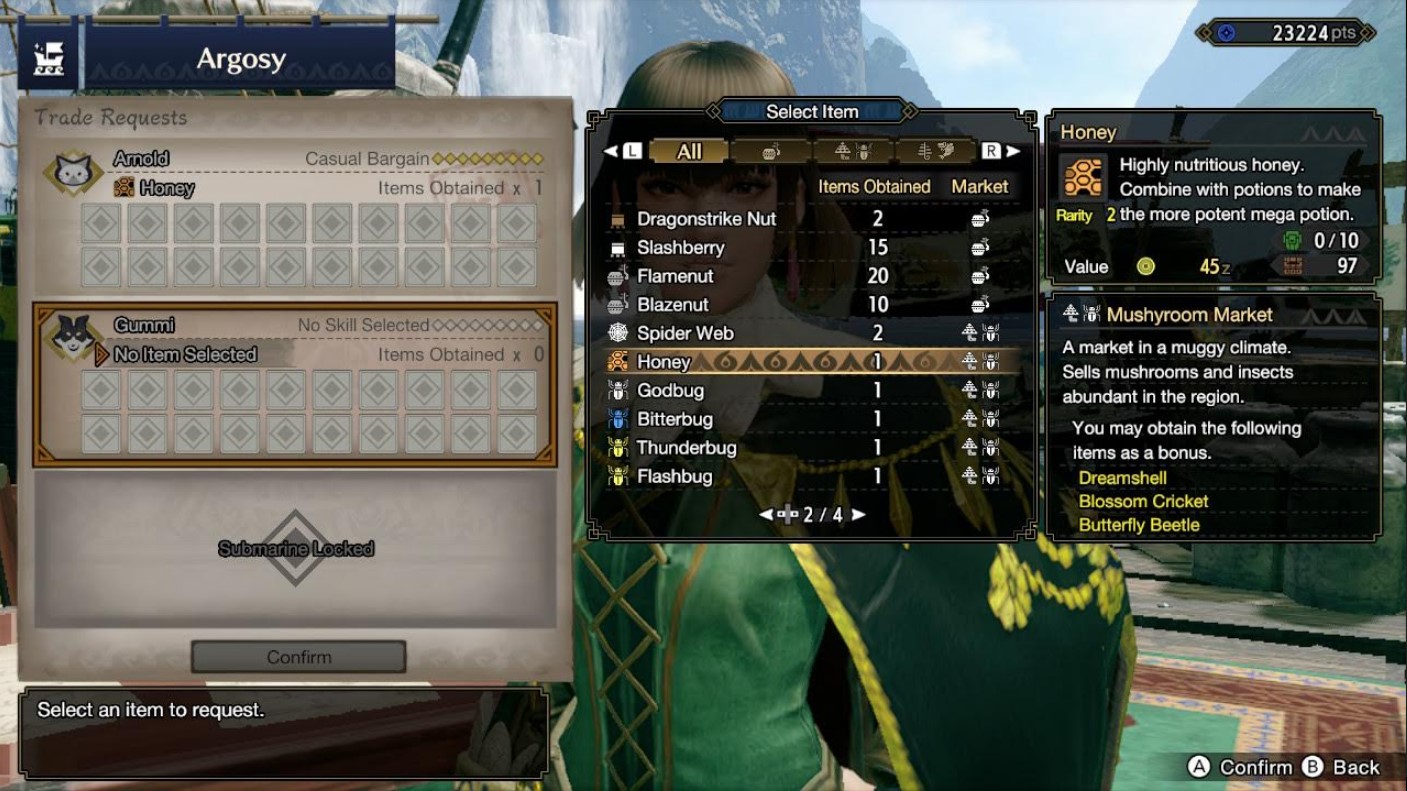Switch to the All tab

690,151
